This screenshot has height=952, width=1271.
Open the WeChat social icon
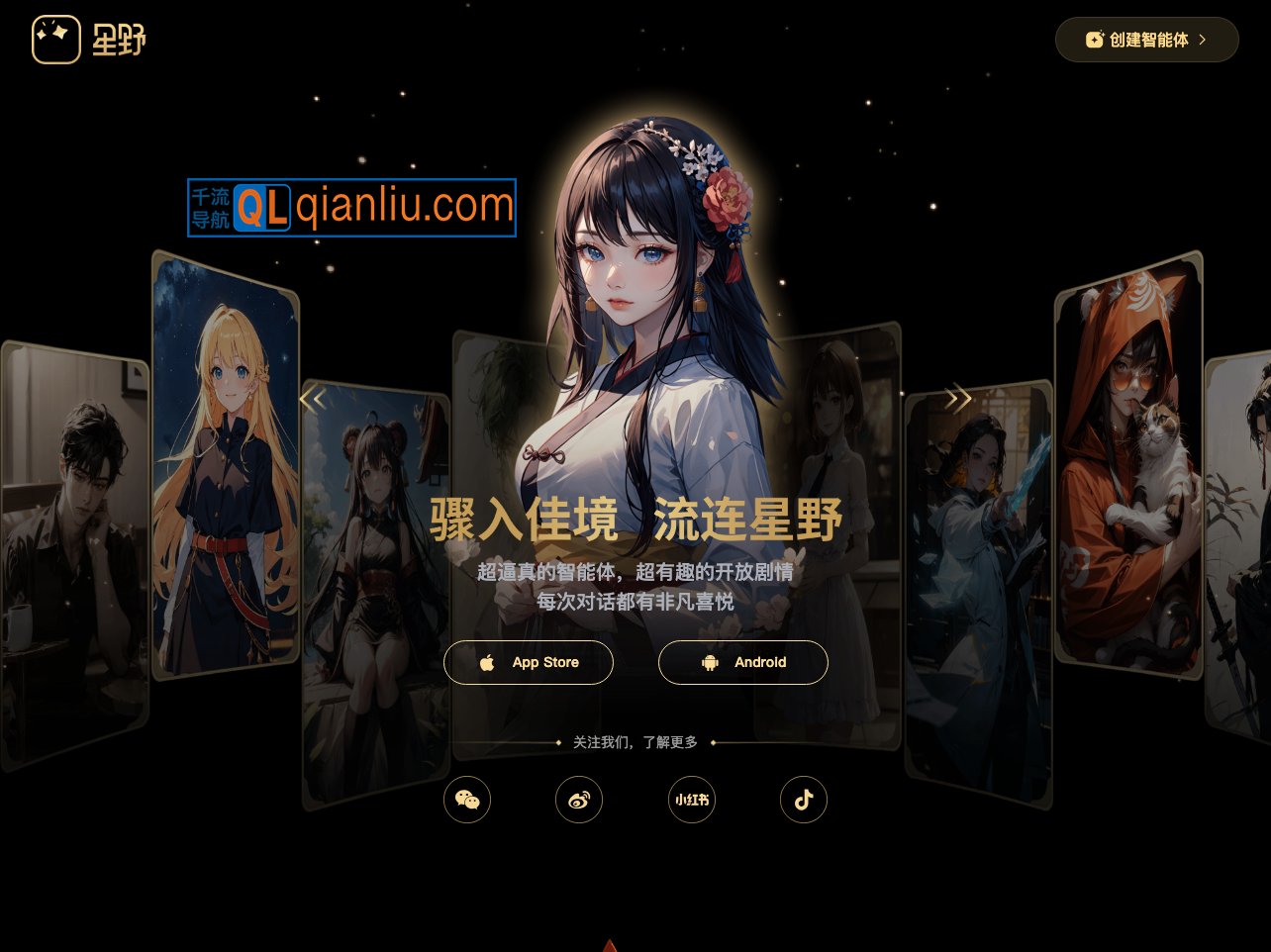[467, 800]
